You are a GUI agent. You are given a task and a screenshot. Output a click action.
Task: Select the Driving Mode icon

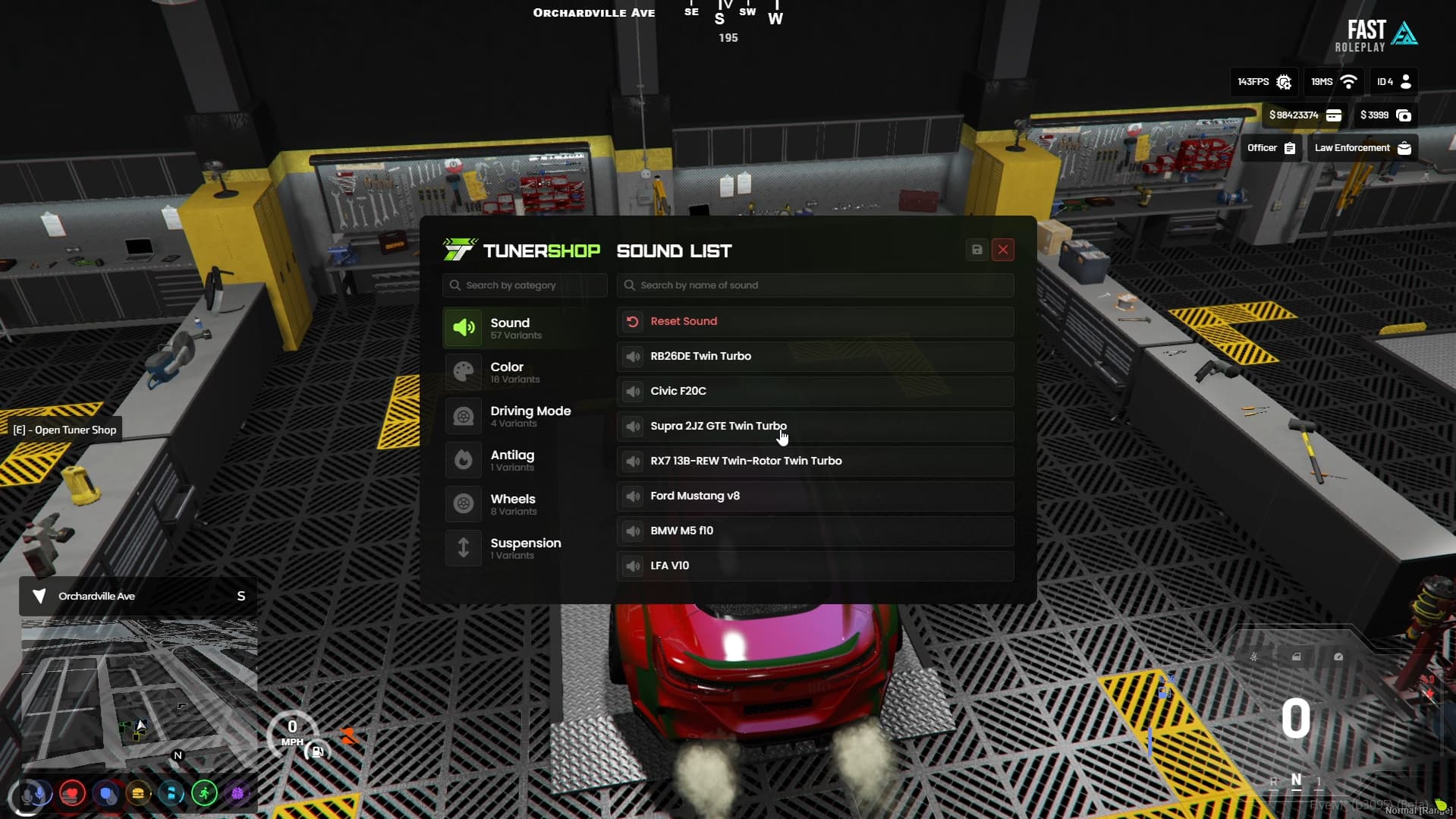coord(464,415)
